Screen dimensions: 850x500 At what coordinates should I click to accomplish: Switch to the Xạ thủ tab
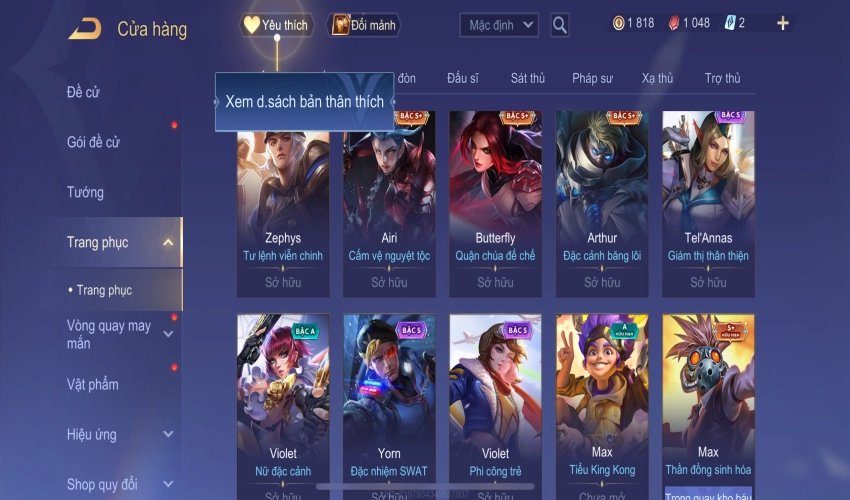coord(657,79)
